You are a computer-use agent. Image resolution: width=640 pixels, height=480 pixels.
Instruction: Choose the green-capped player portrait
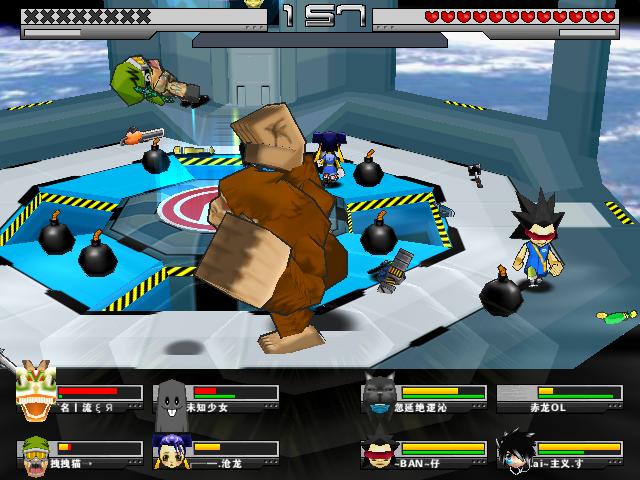35,453
